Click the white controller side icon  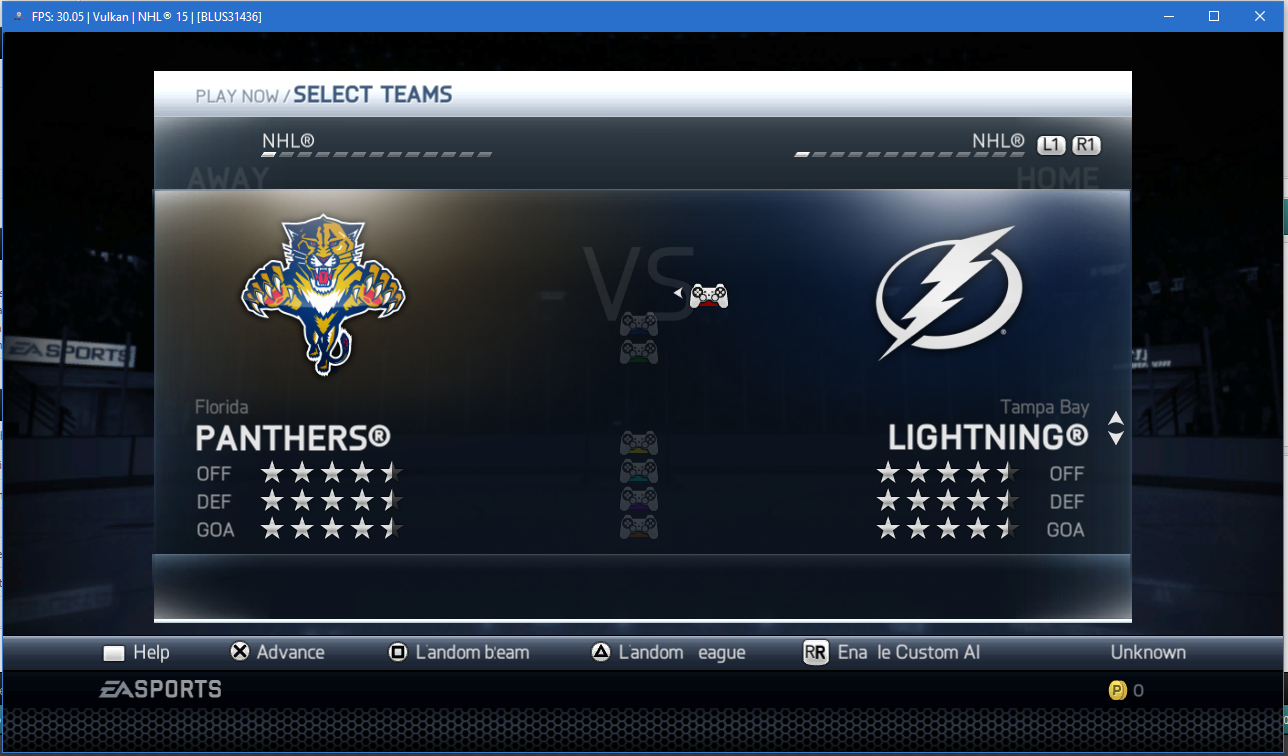(709, 295)
